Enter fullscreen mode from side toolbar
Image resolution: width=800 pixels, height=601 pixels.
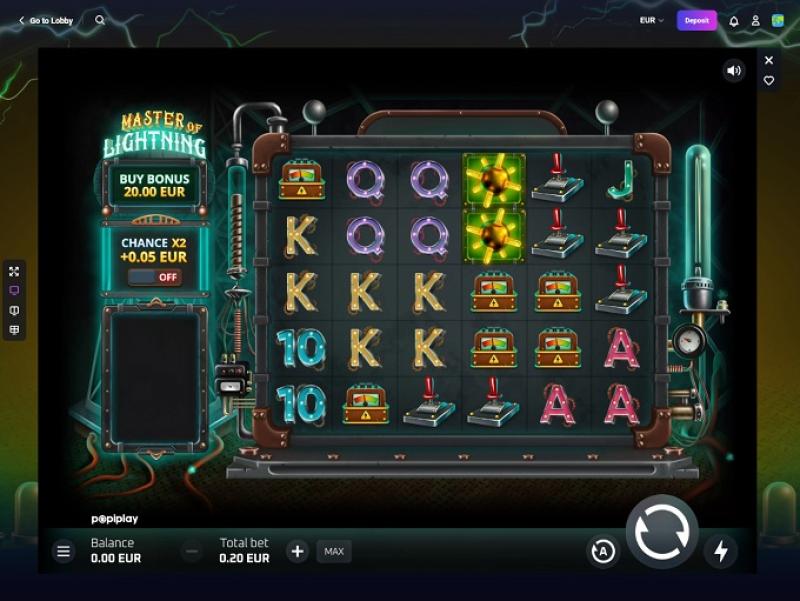click(x=14, y=271)
